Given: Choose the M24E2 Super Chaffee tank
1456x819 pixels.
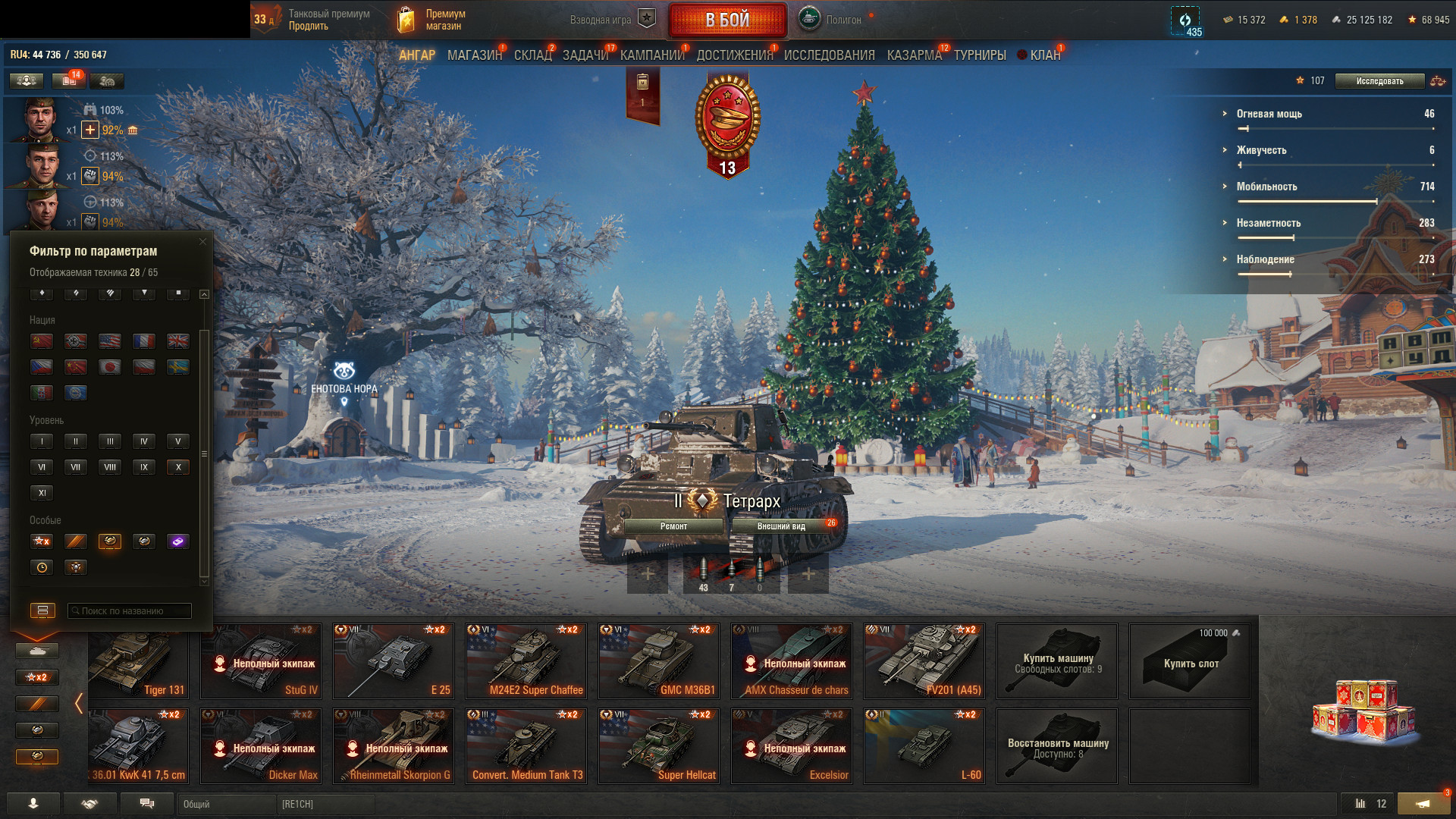Looking at the screenshot, I should point(526,661).
